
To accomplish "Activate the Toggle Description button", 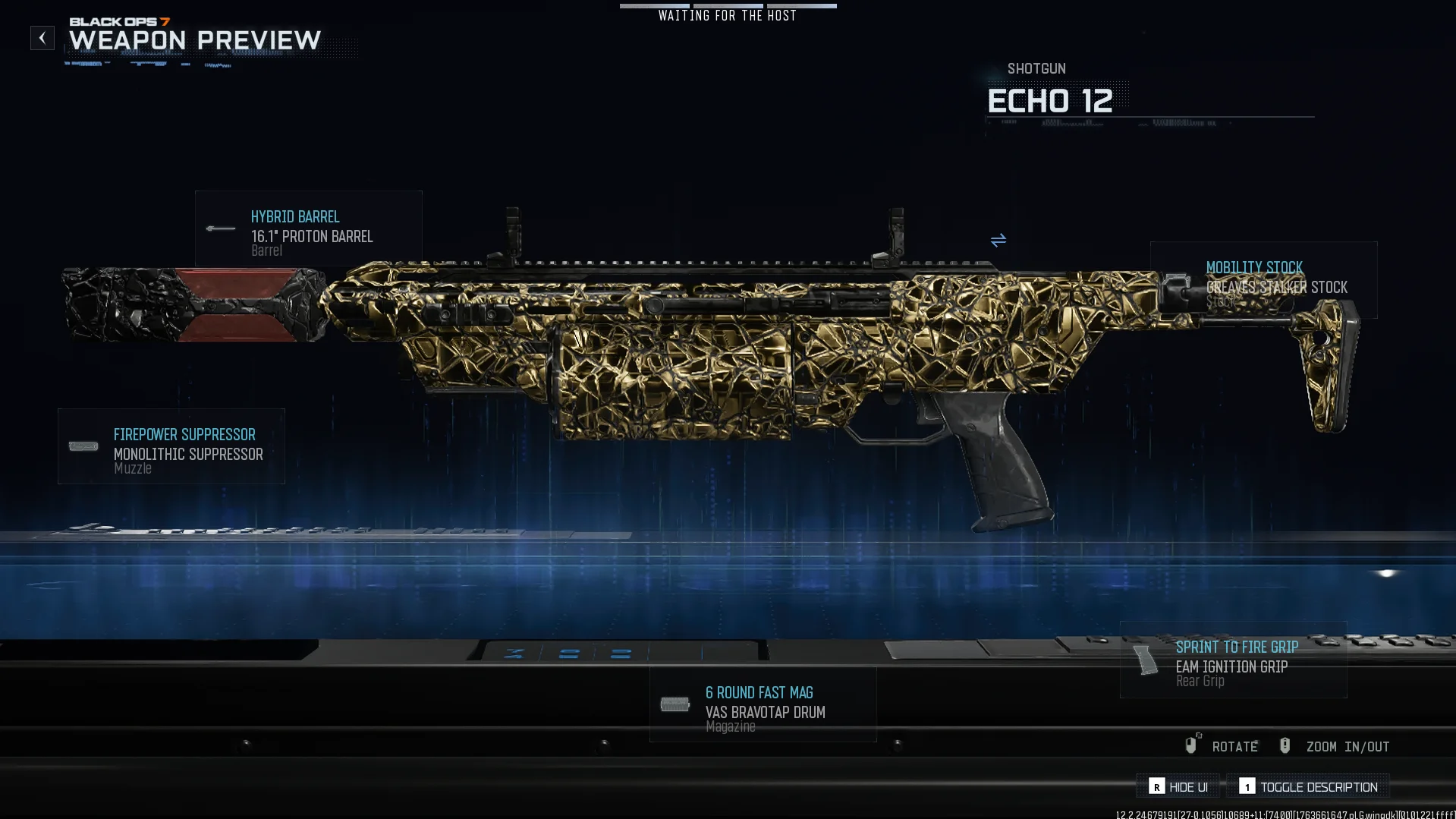I will tap(1308, 786).
